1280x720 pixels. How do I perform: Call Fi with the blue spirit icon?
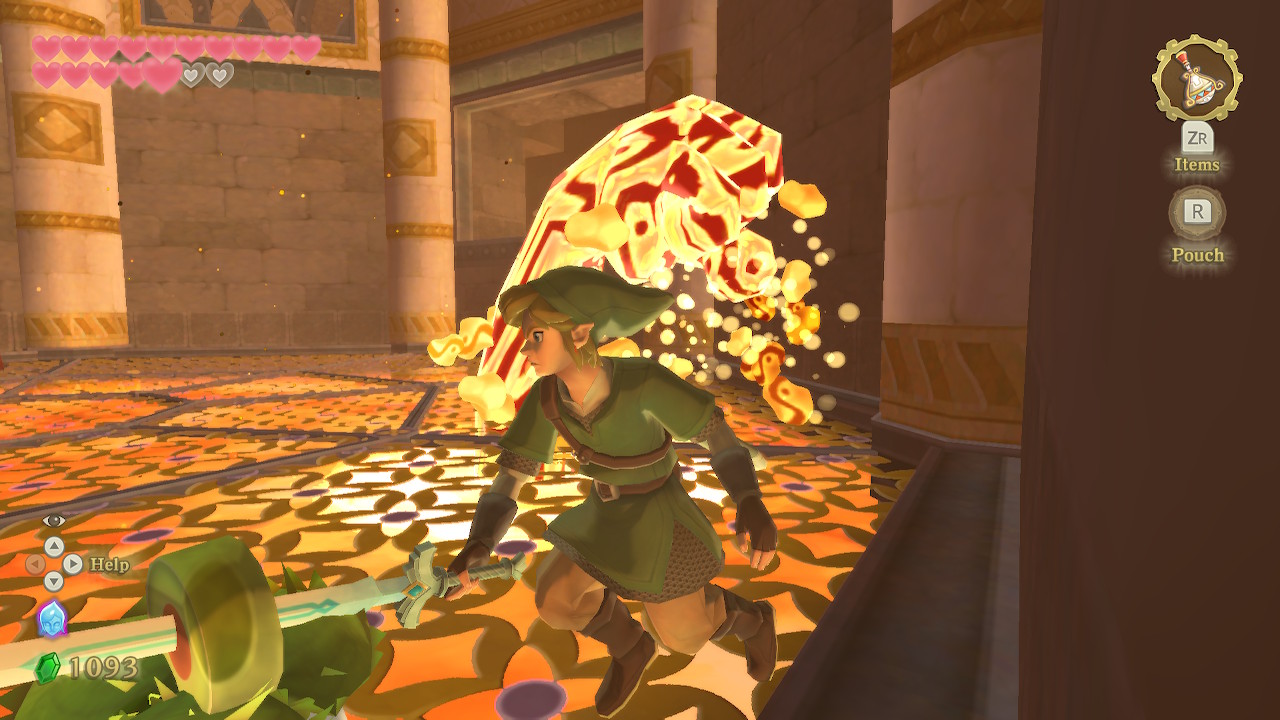tap(52, 619)
